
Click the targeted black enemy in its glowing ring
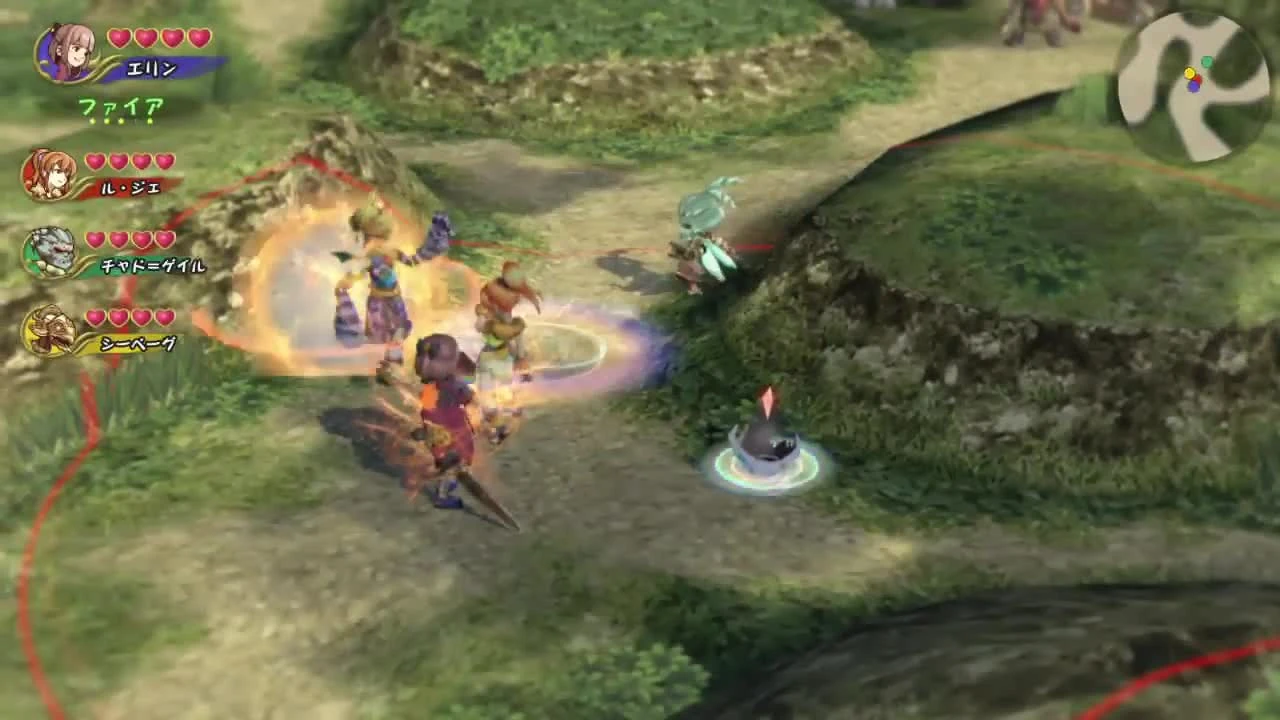click(765, 445)
